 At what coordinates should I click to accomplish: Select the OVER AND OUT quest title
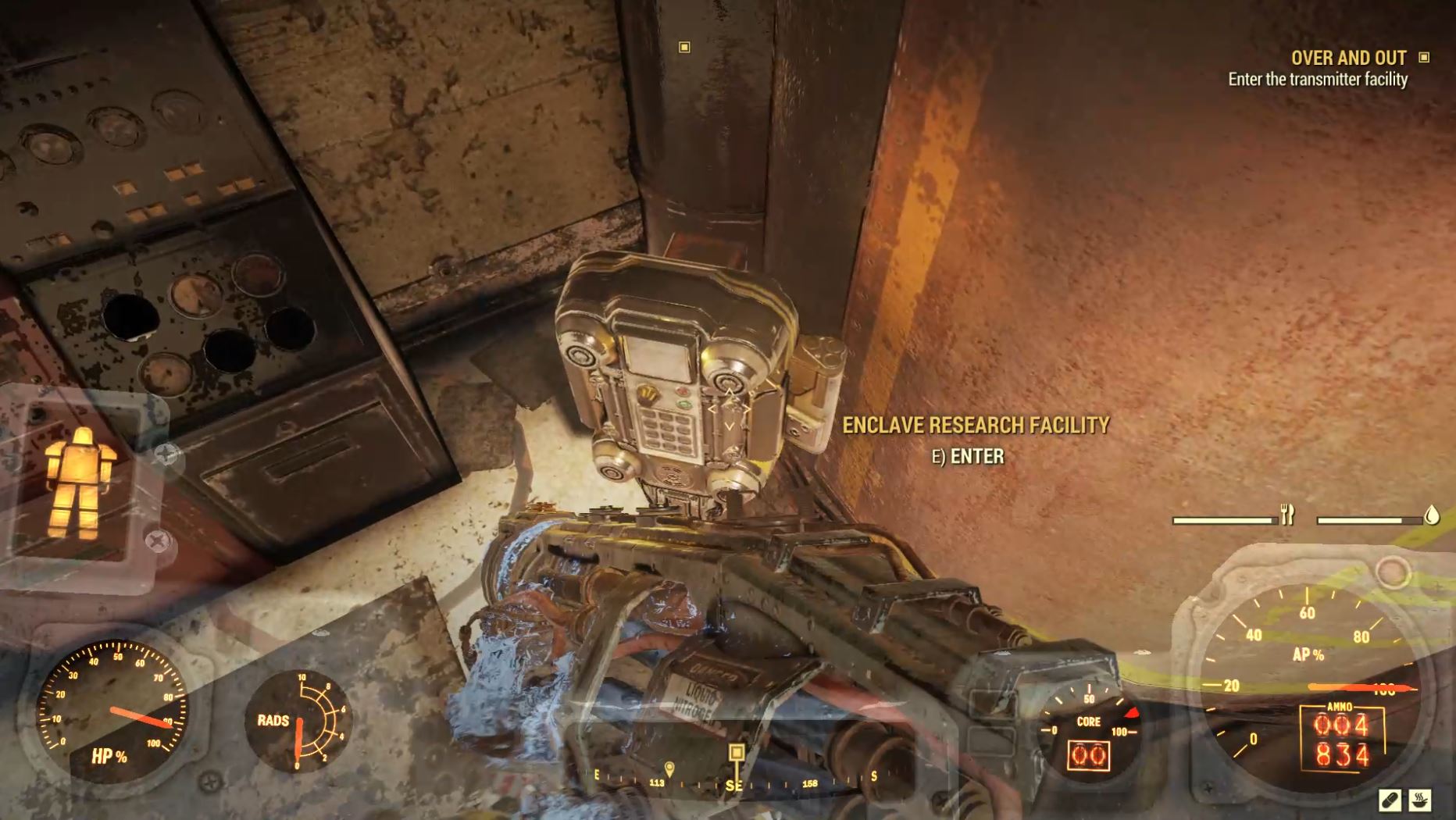[1347, 58]
